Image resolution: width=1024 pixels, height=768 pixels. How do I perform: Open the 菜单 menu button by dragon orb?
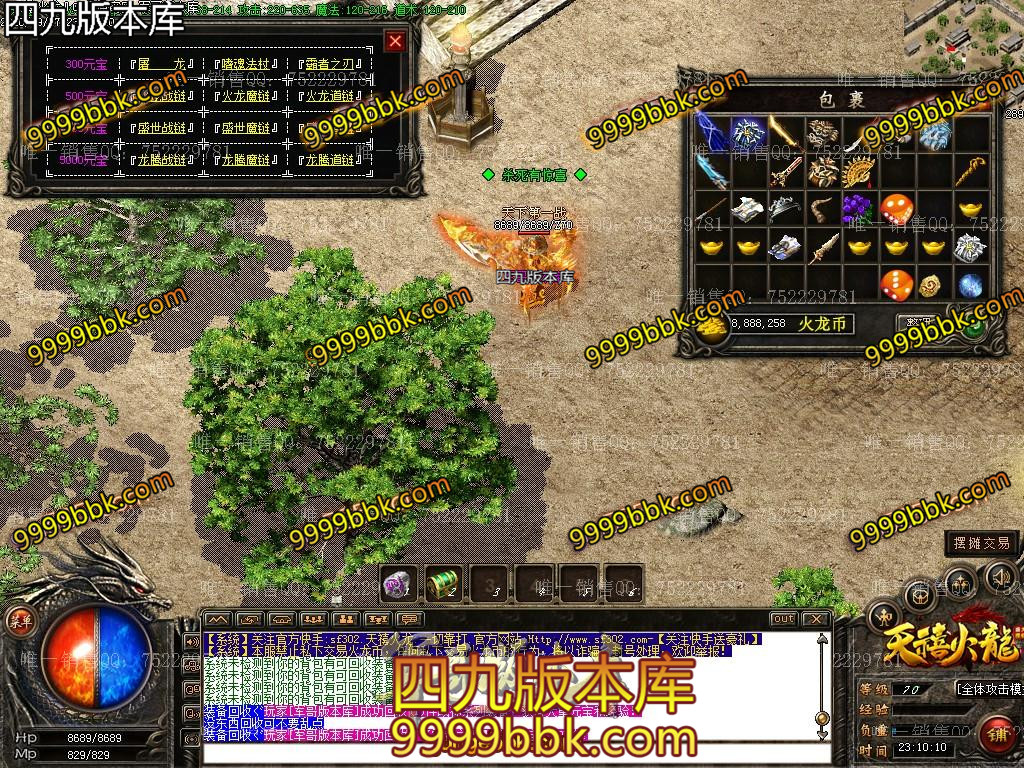tap(19, 620)
